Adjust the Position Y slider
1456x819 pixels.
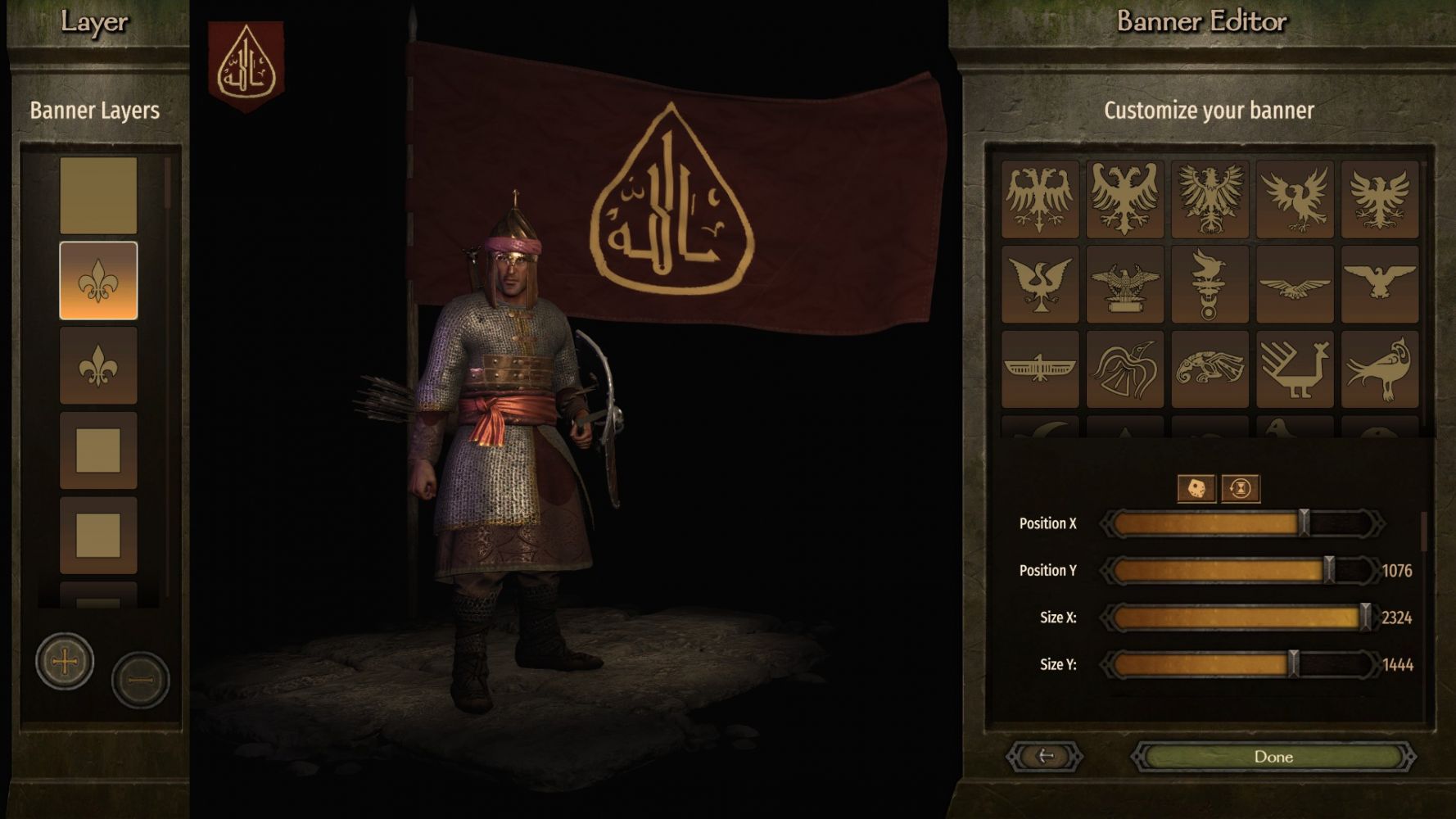(1328, 570)
